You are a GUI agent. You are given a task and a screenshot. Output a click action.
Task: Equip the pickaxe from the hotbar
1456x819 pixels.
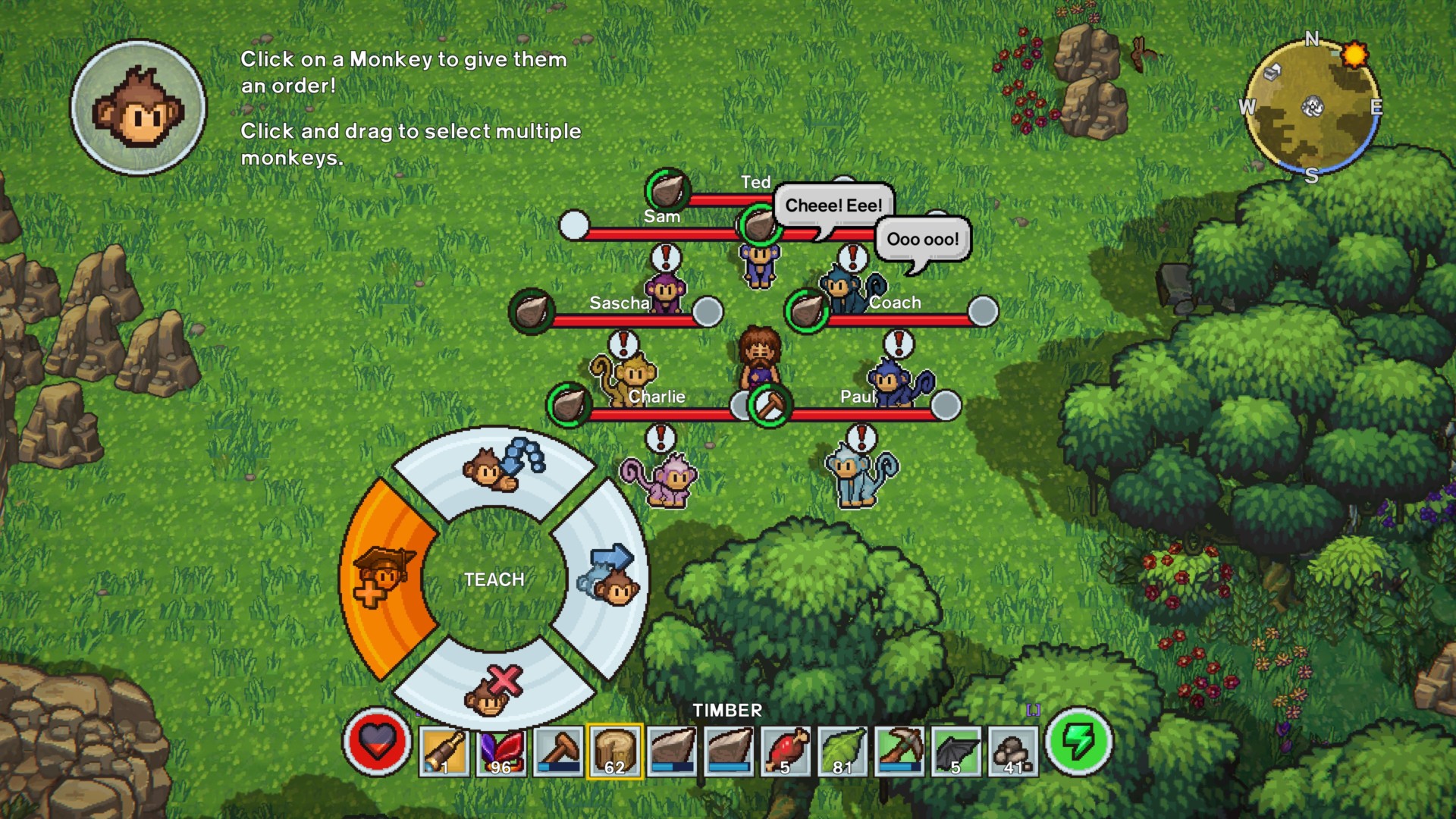pyautogui.click(x=899, y=751)
